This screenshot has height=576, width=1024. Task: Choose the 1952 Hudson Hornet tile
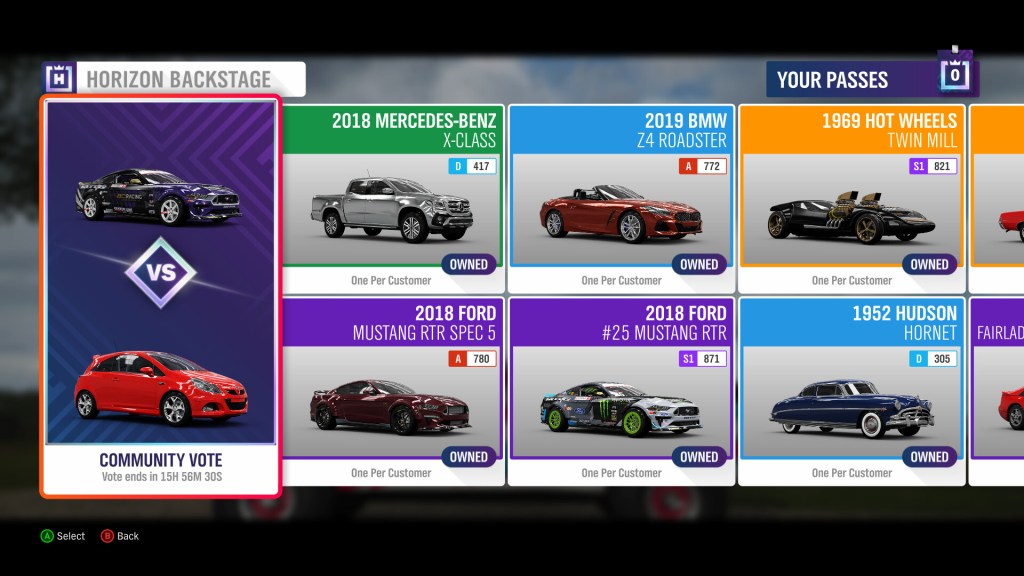(851, 392)
